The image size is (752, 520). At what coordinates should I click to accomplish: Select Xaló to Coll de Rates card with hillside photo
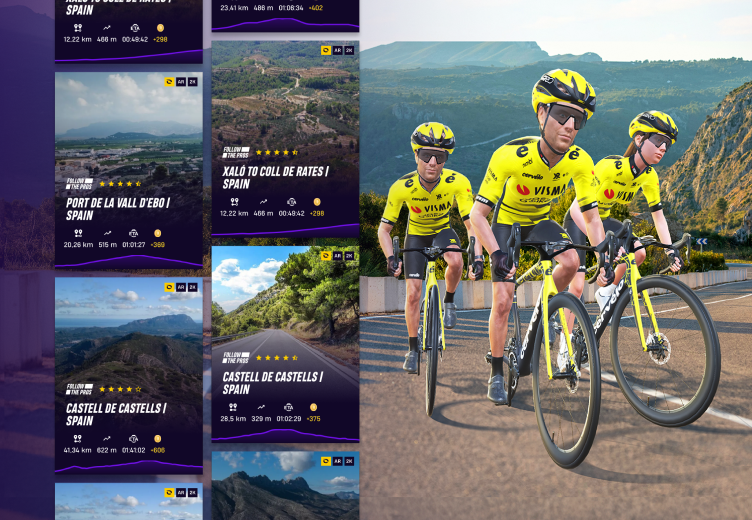click(x=285, y=138)
